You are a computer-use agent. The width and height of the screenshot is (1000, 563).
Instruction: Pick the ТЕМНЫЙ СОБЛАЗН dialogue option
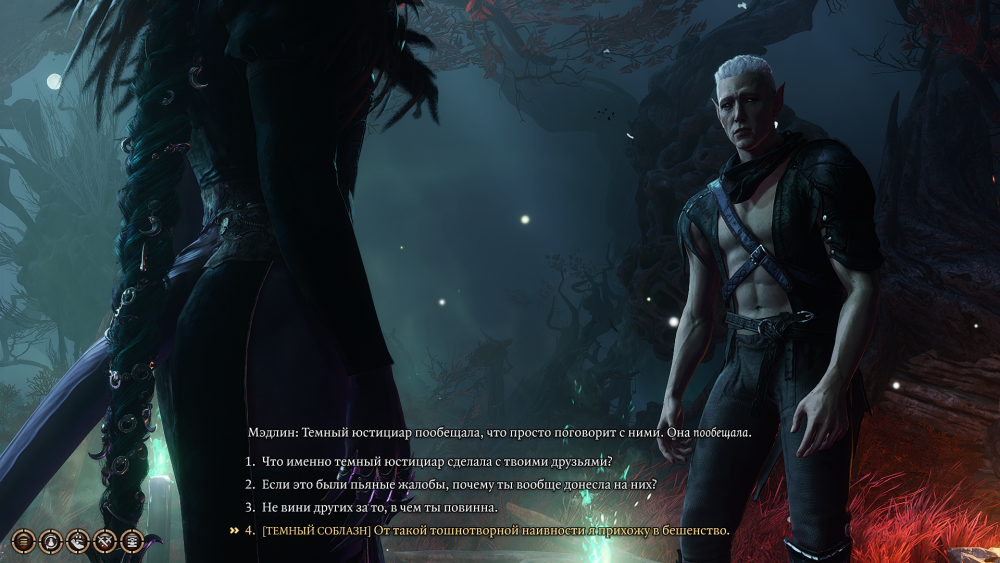(495, 530)
